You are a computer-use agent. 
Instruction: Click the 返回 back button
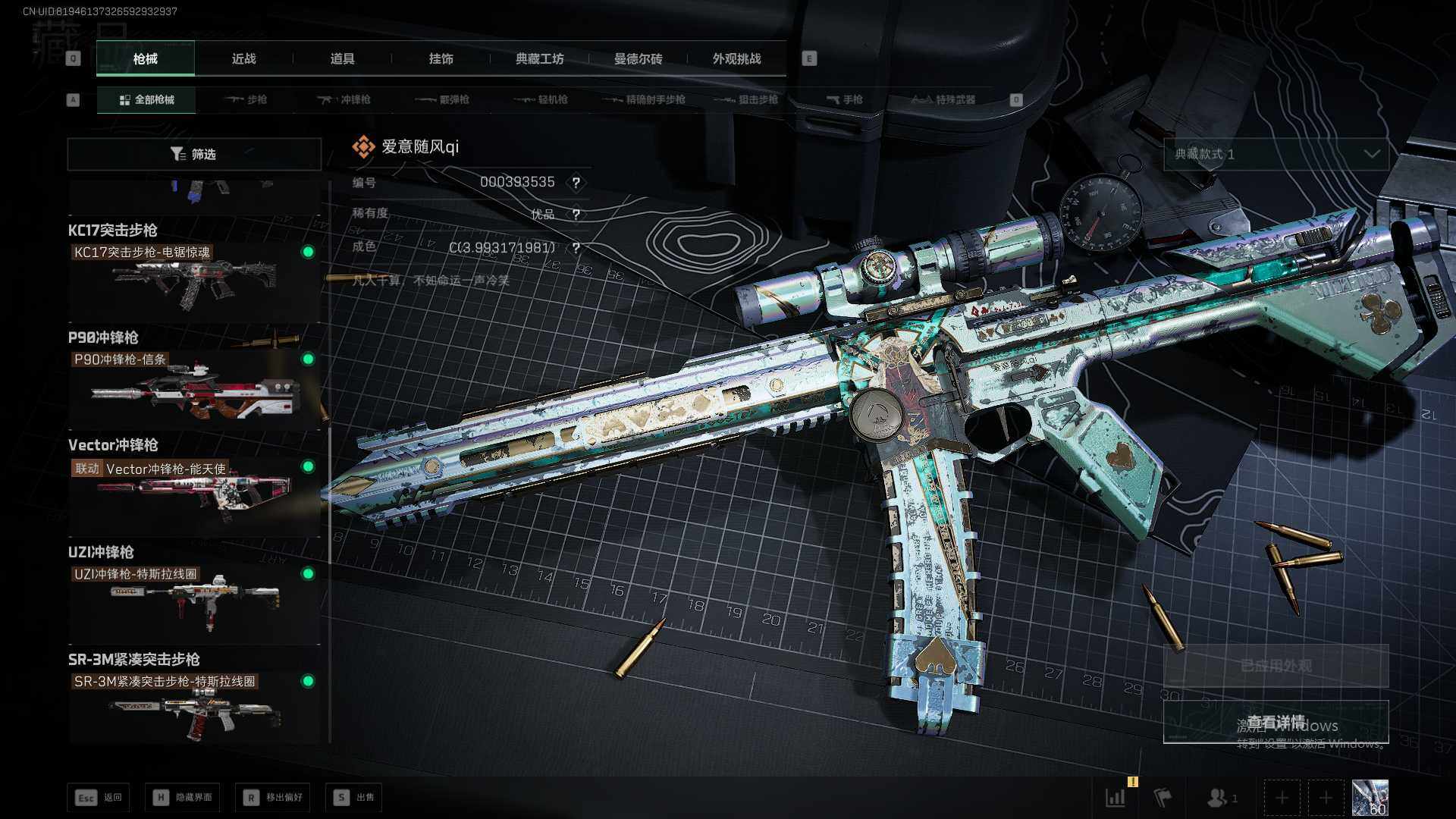pos(99,797)
